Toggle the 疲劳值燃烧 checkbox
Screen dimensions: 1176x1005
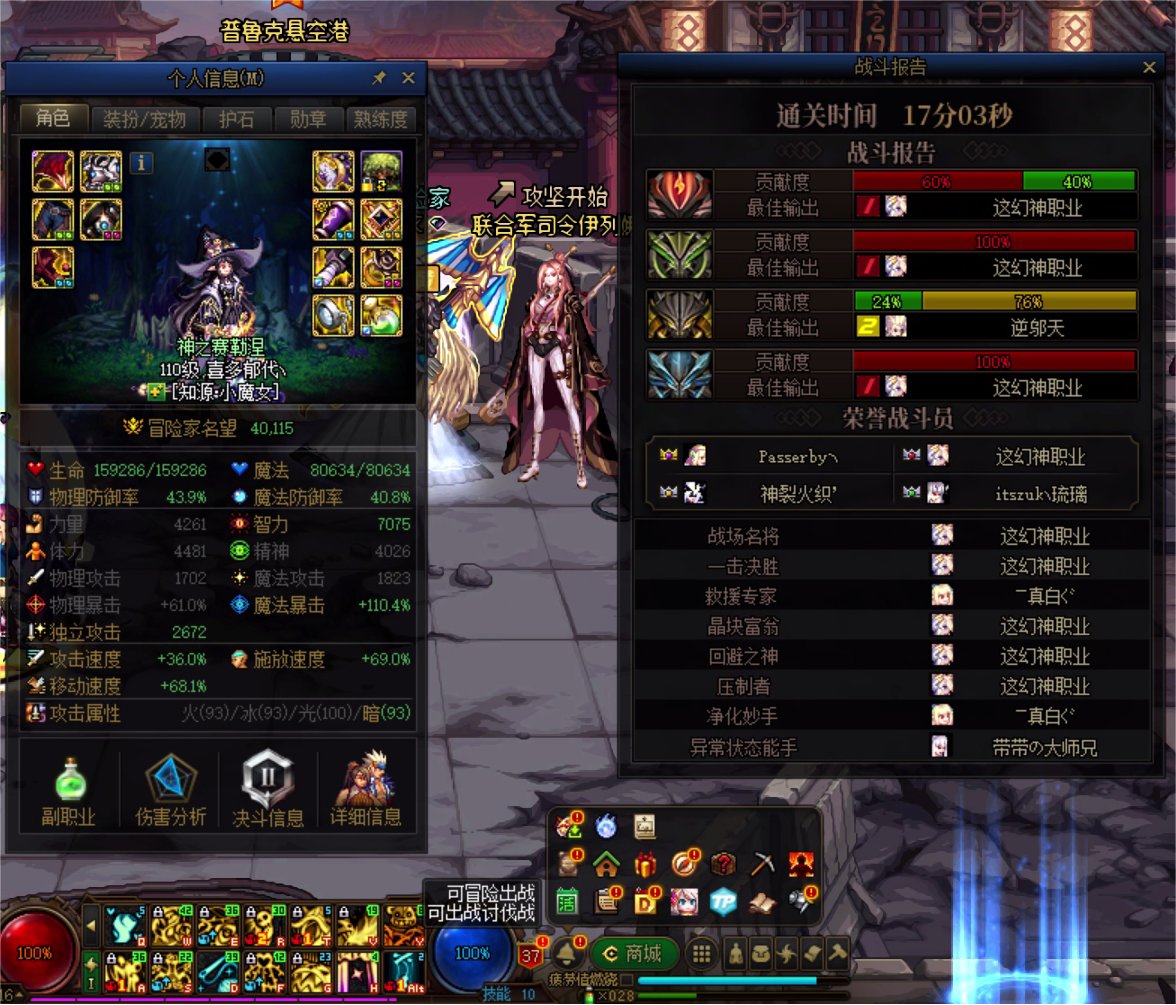pos(627,980)
